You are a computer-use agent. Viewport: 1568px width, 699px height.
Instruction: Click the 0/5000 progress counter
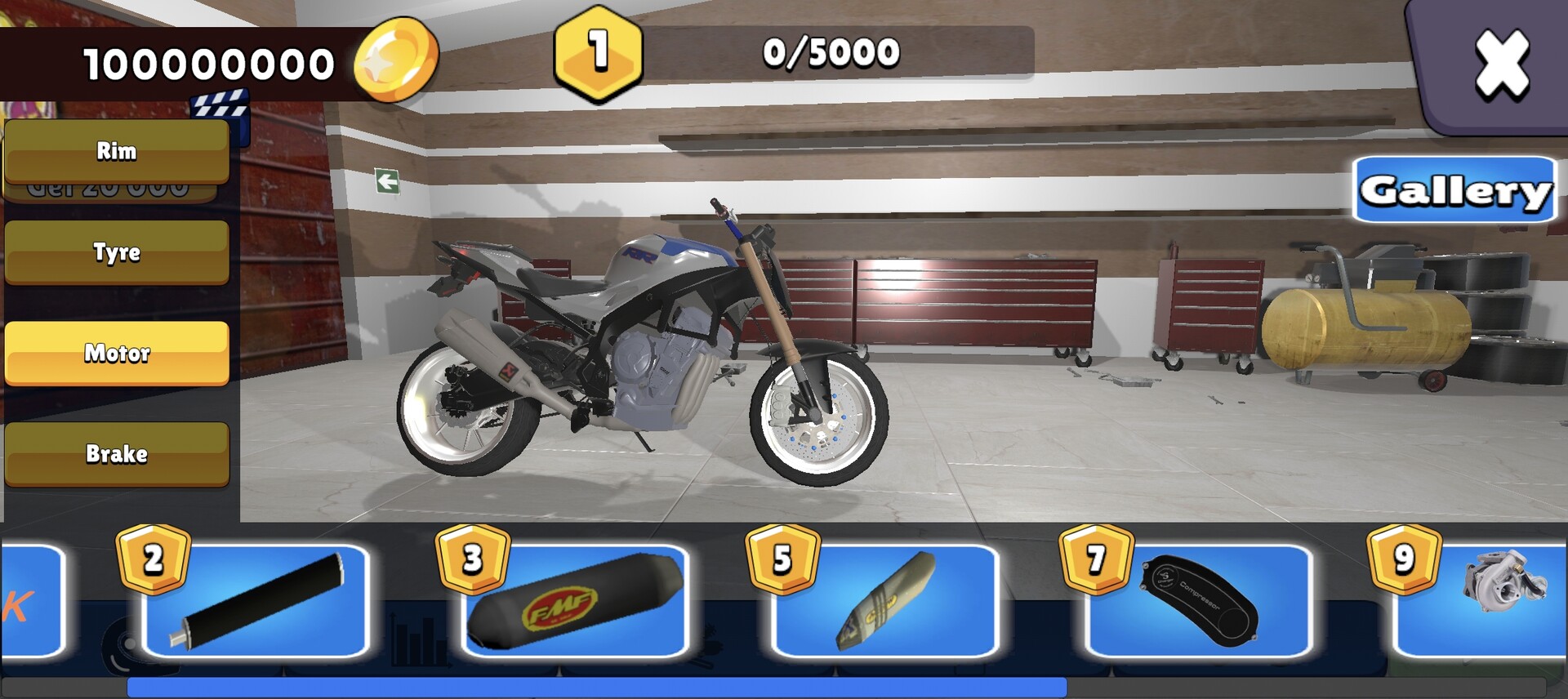829,52
